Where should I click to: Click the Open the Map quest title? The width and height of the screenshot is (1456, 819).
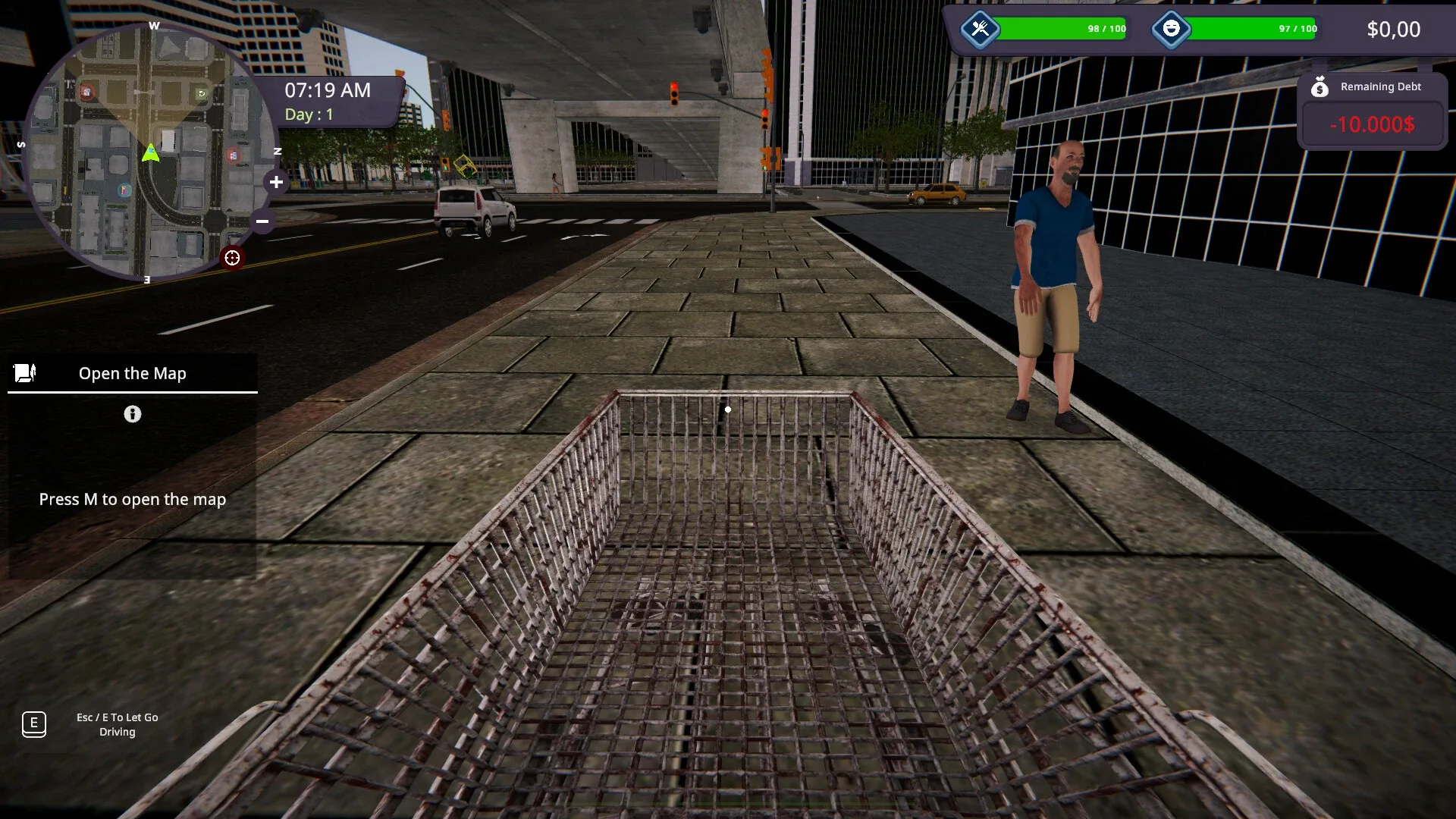[132, 373]
